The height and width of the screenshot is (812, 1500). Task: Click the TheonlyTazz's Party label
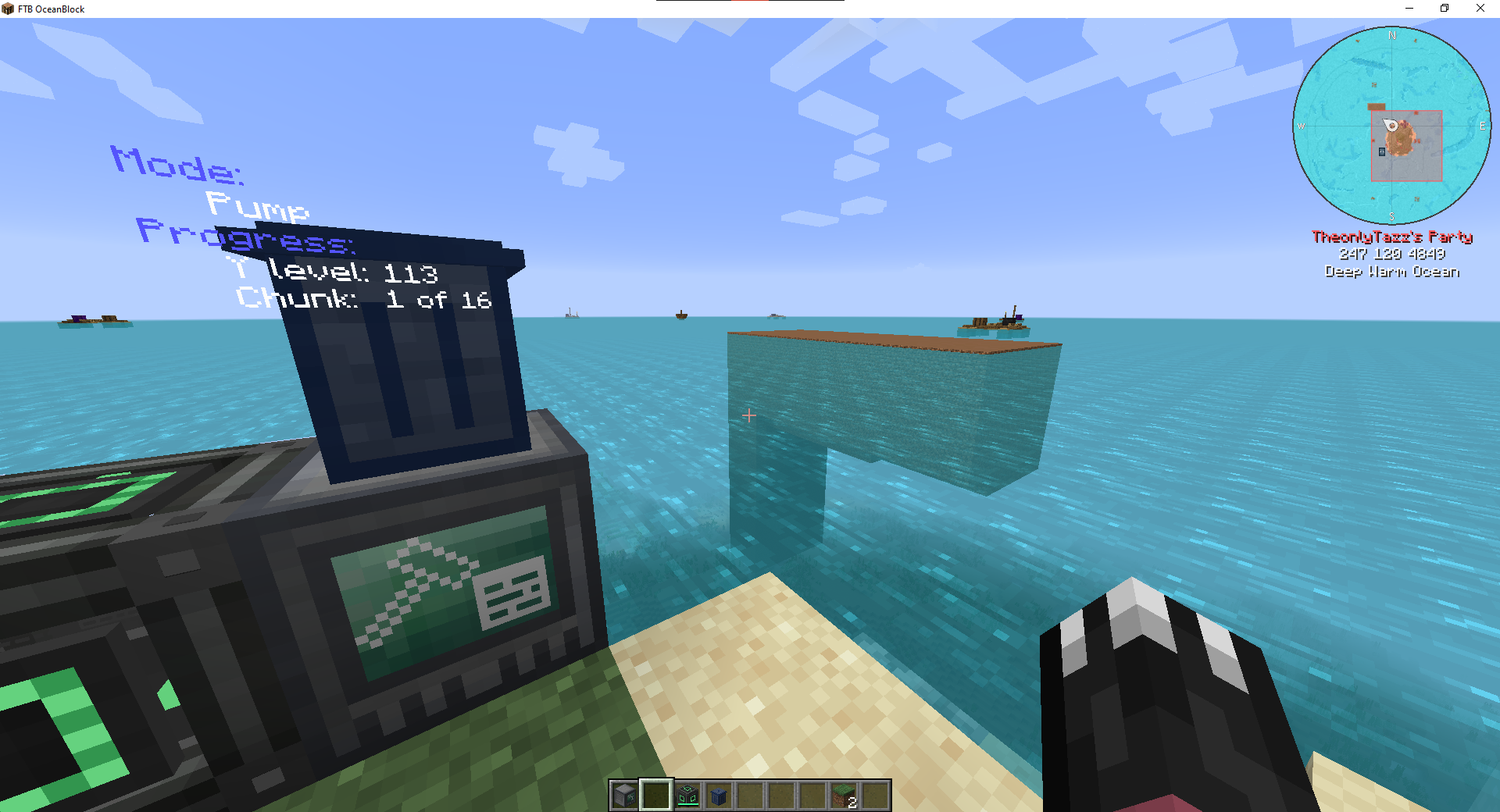click(1393, 237)
